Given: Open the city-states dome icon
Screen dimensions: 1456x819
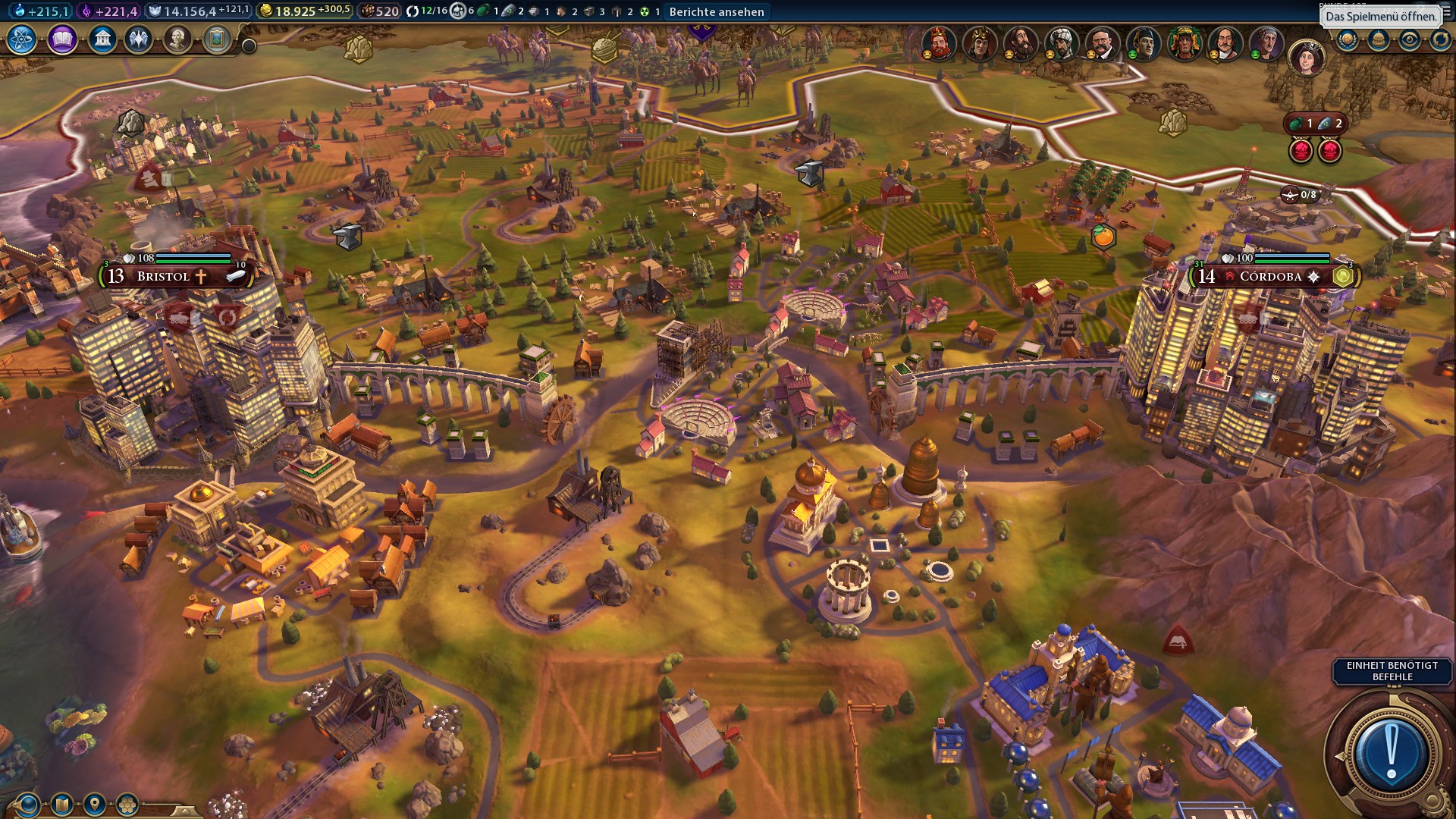Looking at the screenshot, I should pos(1379,39).
